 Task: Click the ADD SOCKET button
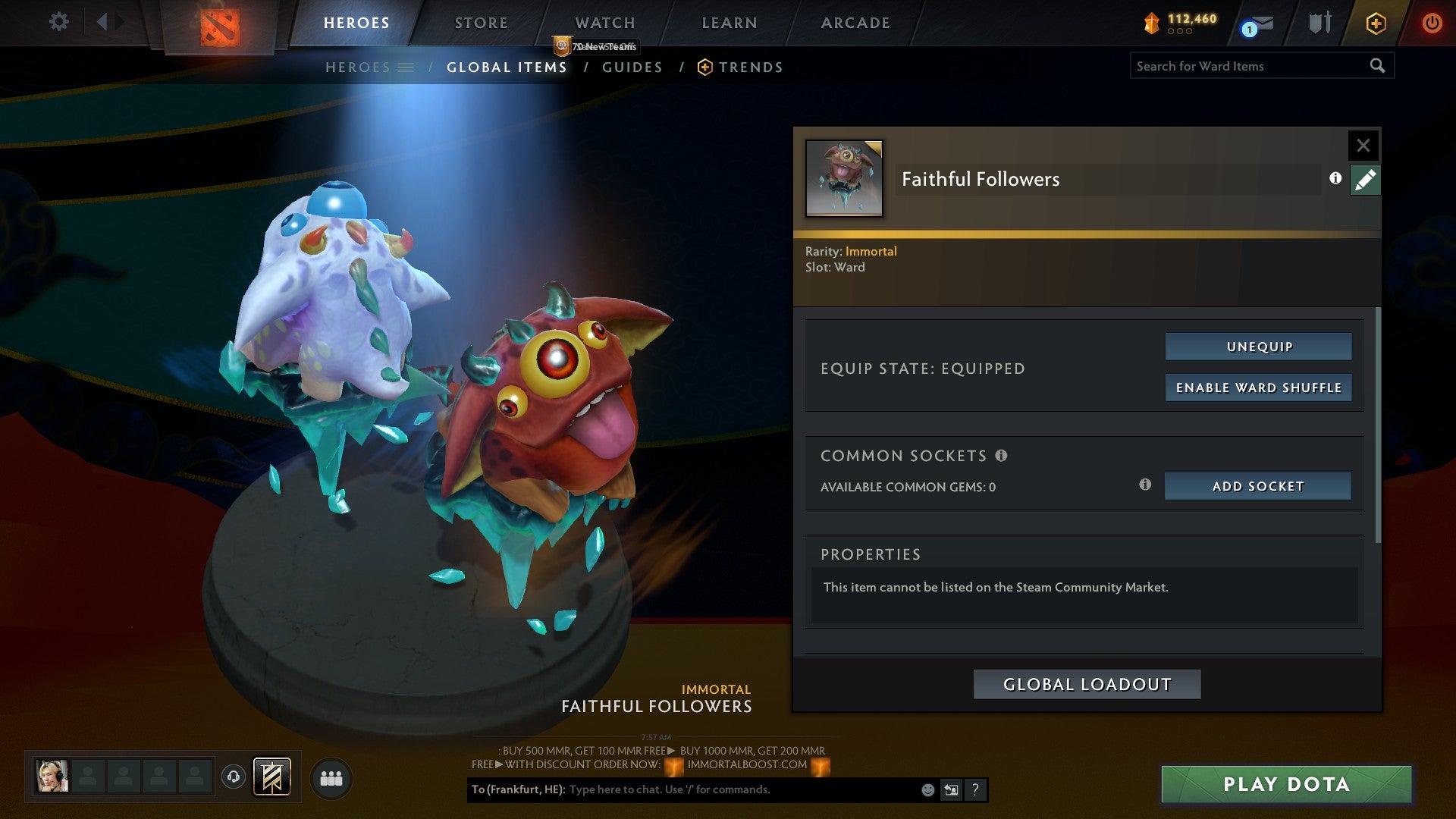pyautogui.click(x=1257, y=486)
